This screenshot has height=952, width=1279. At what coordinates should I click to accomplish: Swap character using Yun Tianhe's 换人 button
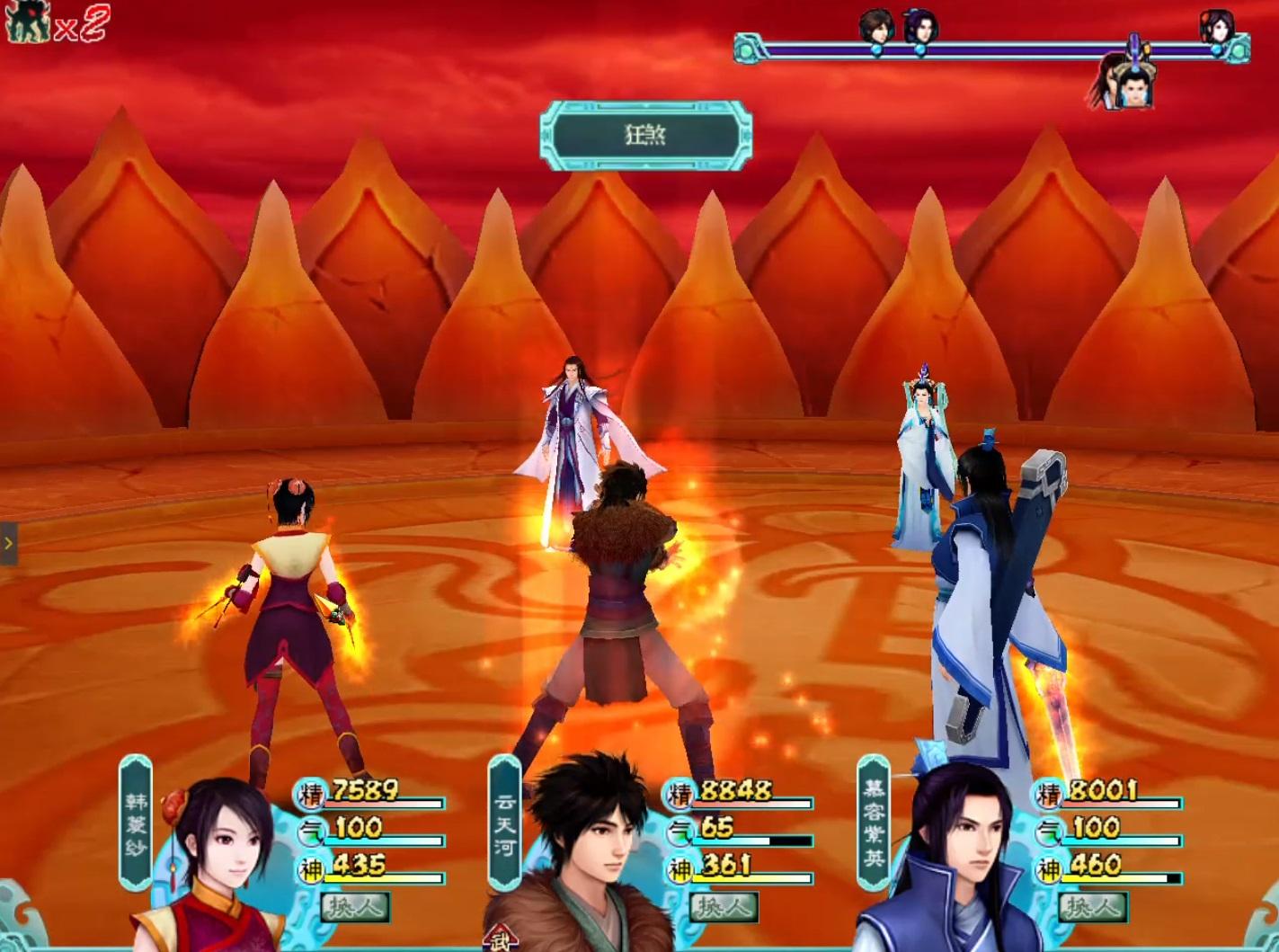tap(724, 907)
